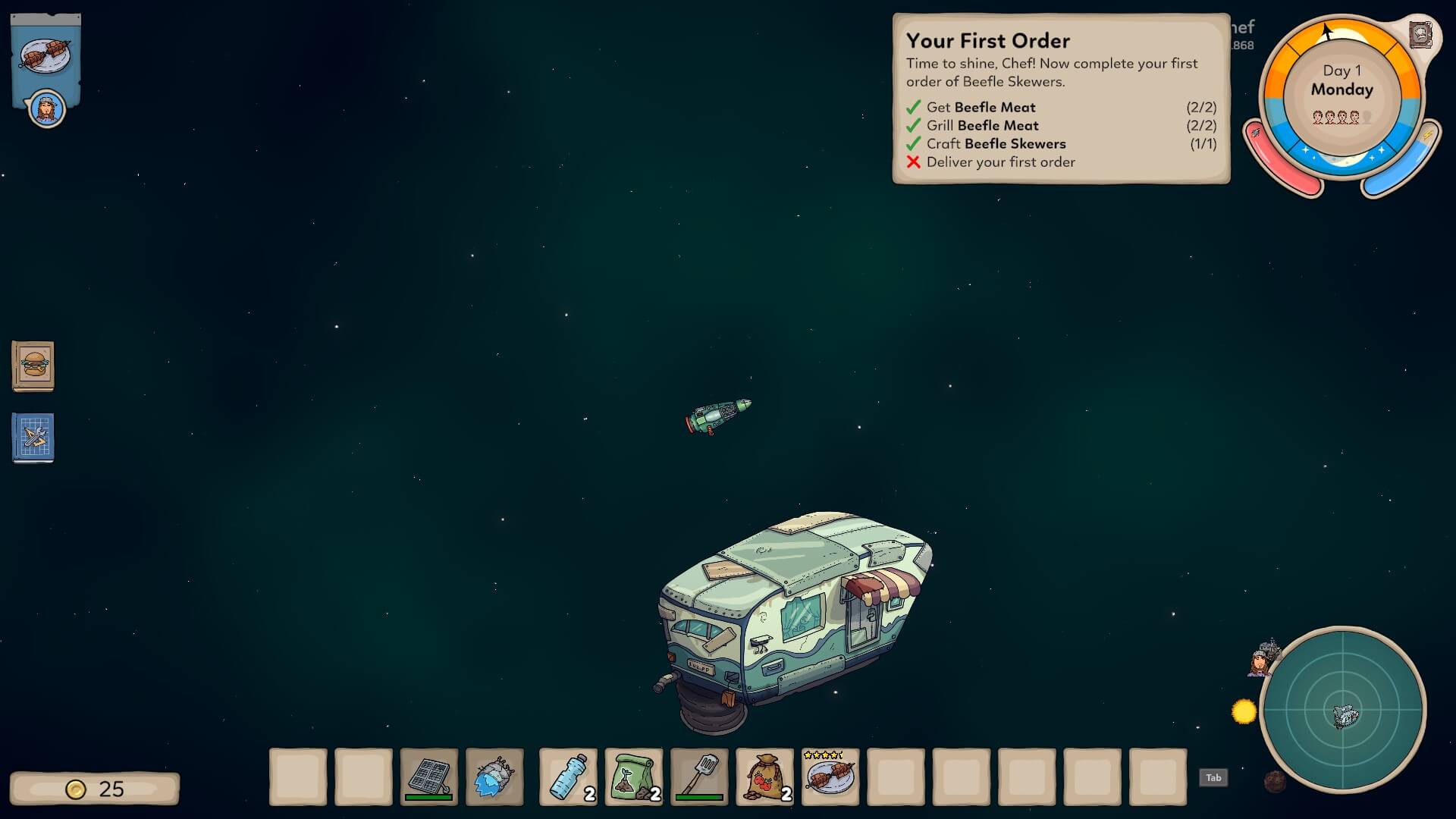Select the customer marker beside the radar
This screenshot has width=1456, height=819.
1263,658
